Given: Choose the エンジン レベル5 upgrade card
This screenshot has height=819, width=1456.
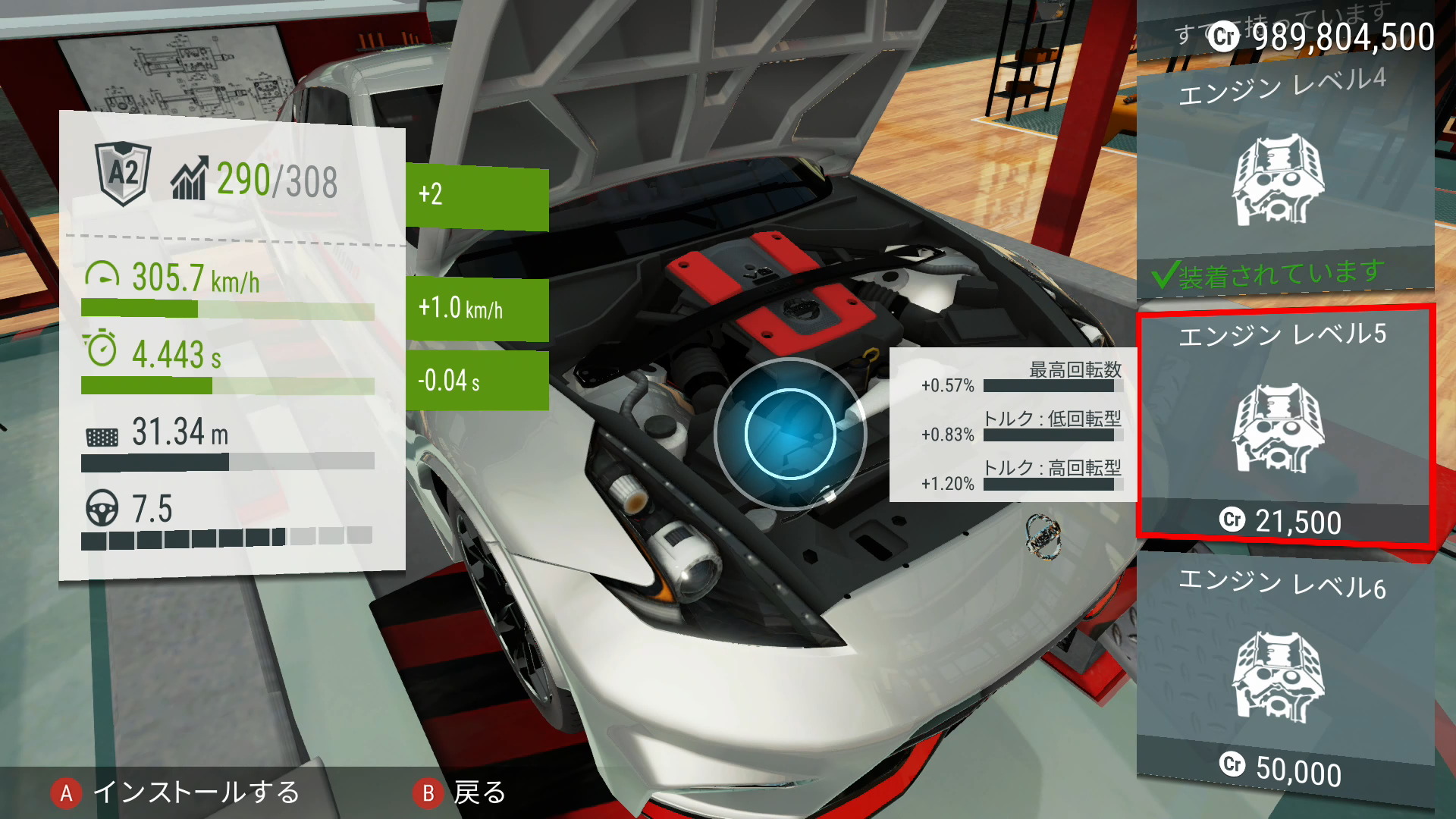Looking at the screenshot, I should click(x=1285, y=427).
